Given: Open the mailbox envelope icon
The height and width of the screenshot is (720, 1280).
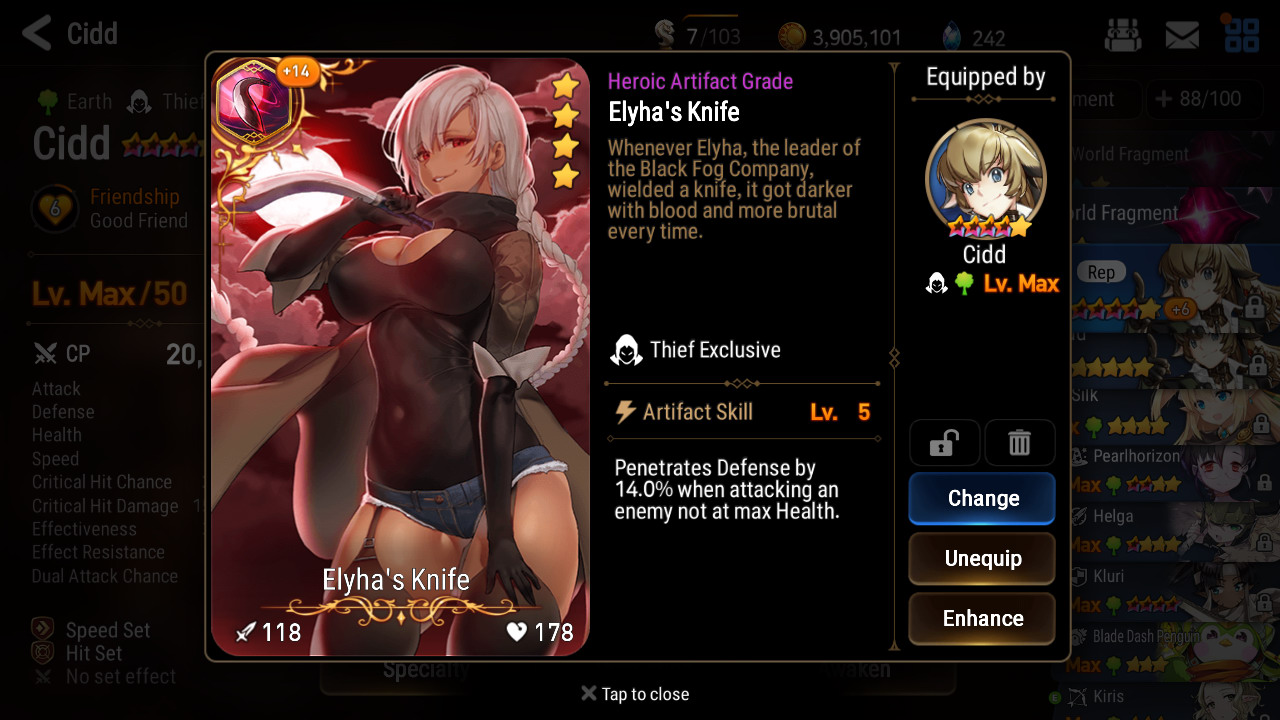Looking at the screenshot, I should 1182,36.
